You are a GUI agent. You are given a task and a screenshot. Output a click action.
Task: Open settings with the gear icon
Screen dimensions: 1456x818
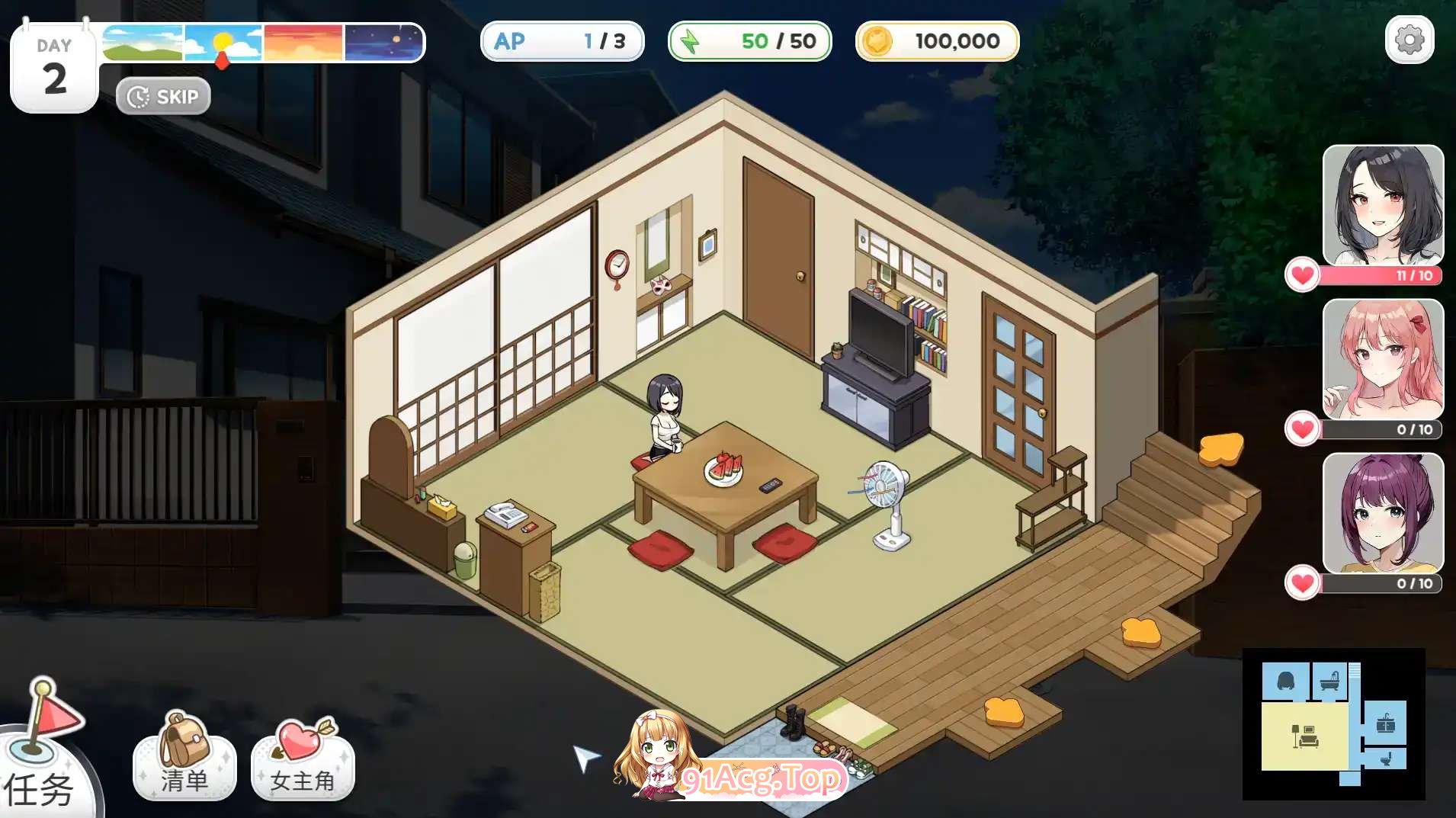pos(1409,40)
